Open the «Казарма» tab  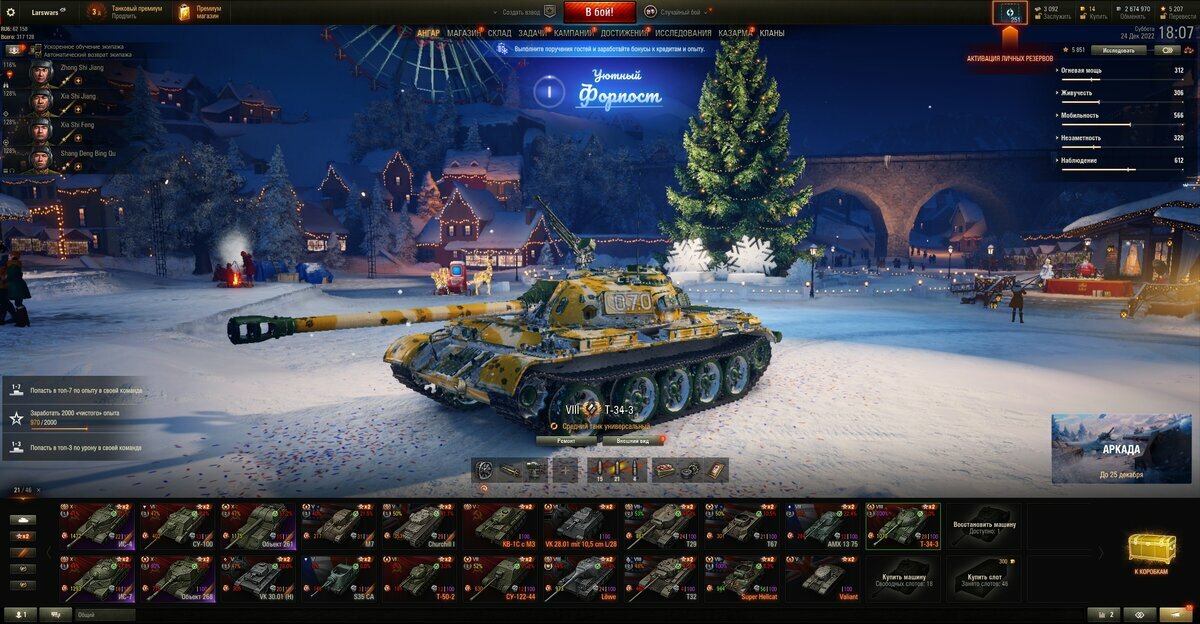point(735,33)
